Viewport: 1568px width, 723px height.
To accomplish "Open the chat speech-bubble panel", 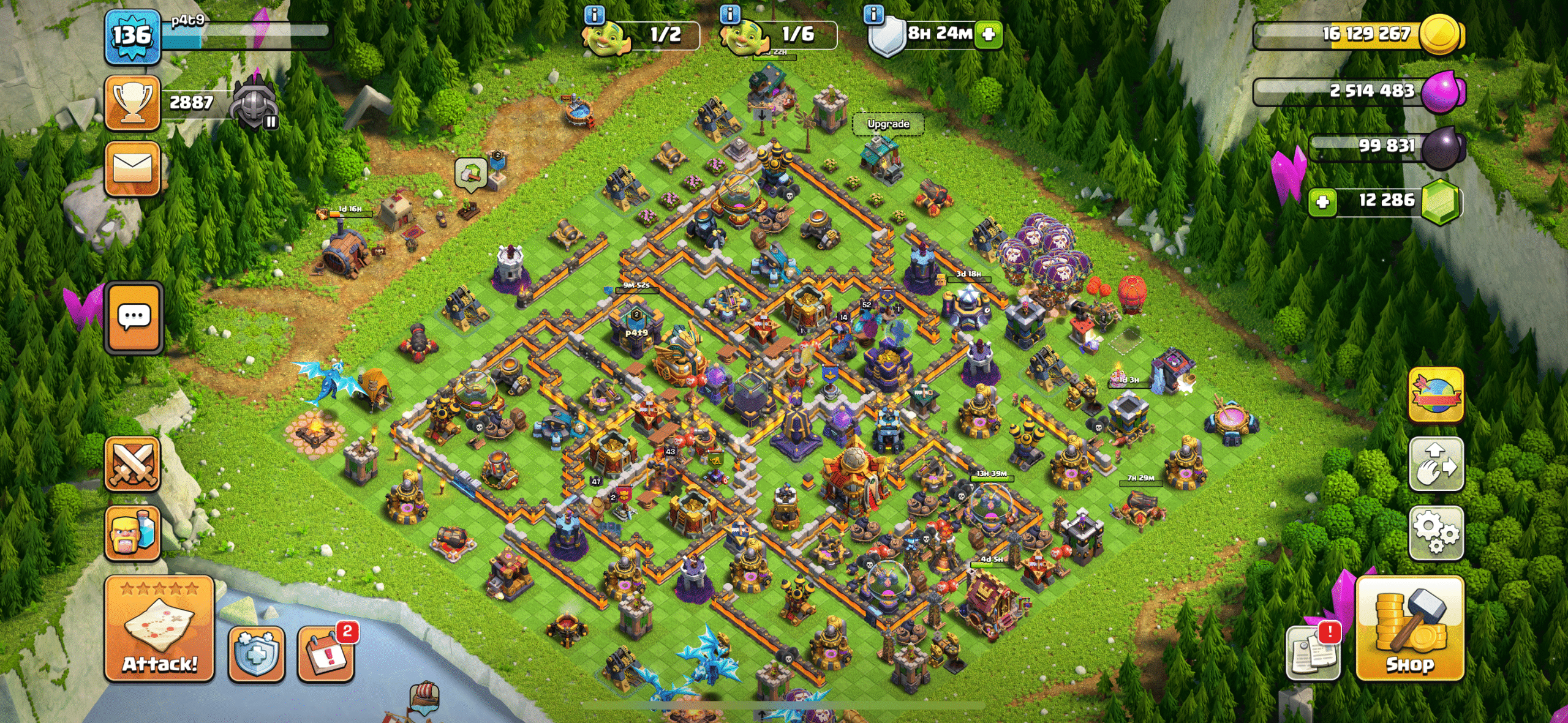I will [x=134, y=317].
